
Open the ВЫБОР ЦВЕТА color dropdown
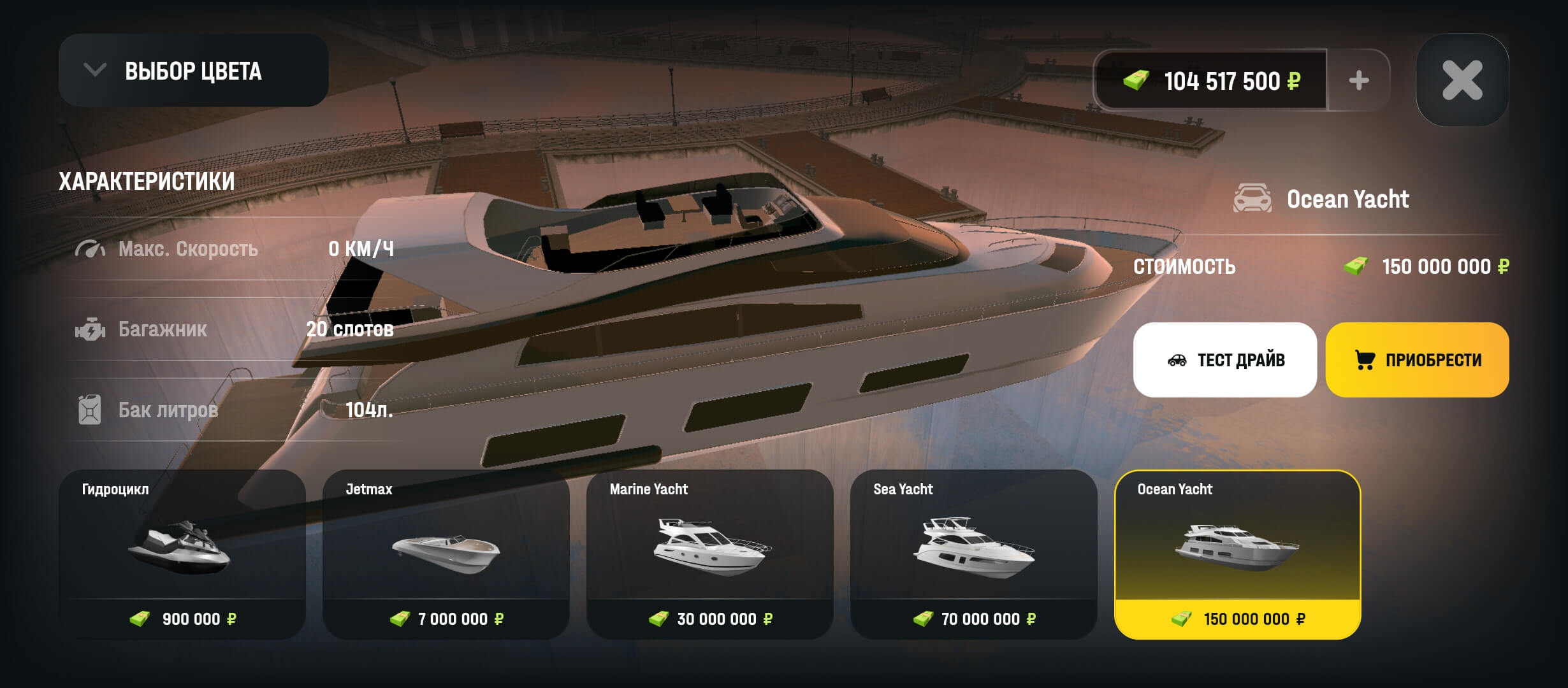(193, 71)
